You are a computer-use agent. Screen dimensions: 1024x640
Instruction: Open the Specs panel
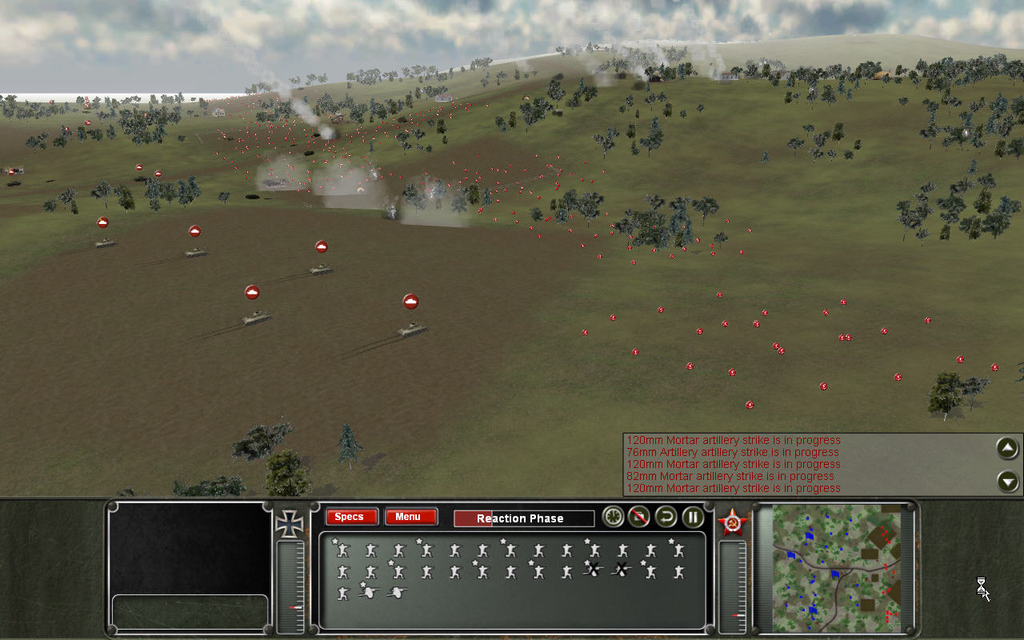[351, 517]
